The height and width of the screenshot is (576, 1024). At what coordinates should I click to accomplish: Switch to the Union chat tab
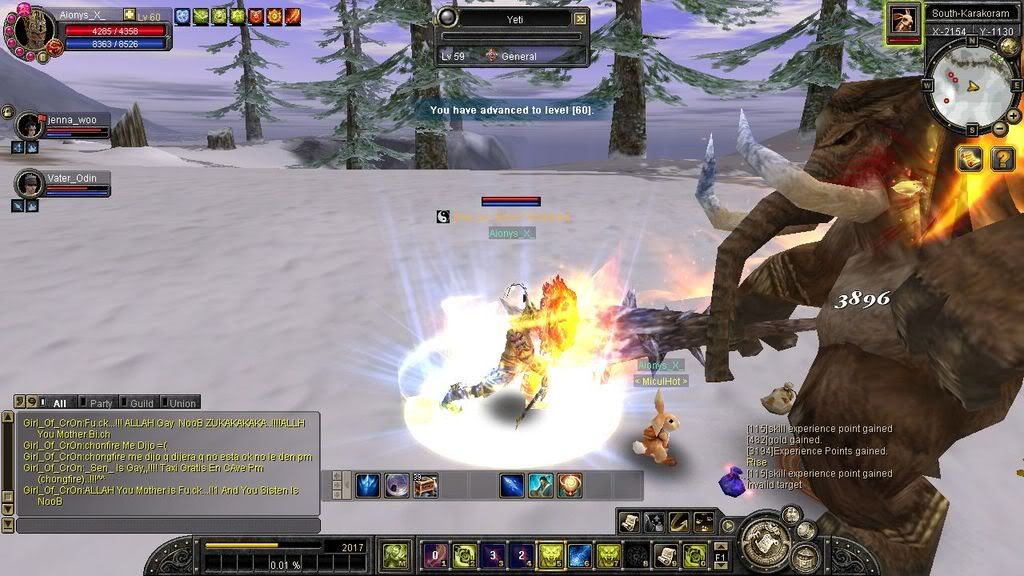(181, 403)
